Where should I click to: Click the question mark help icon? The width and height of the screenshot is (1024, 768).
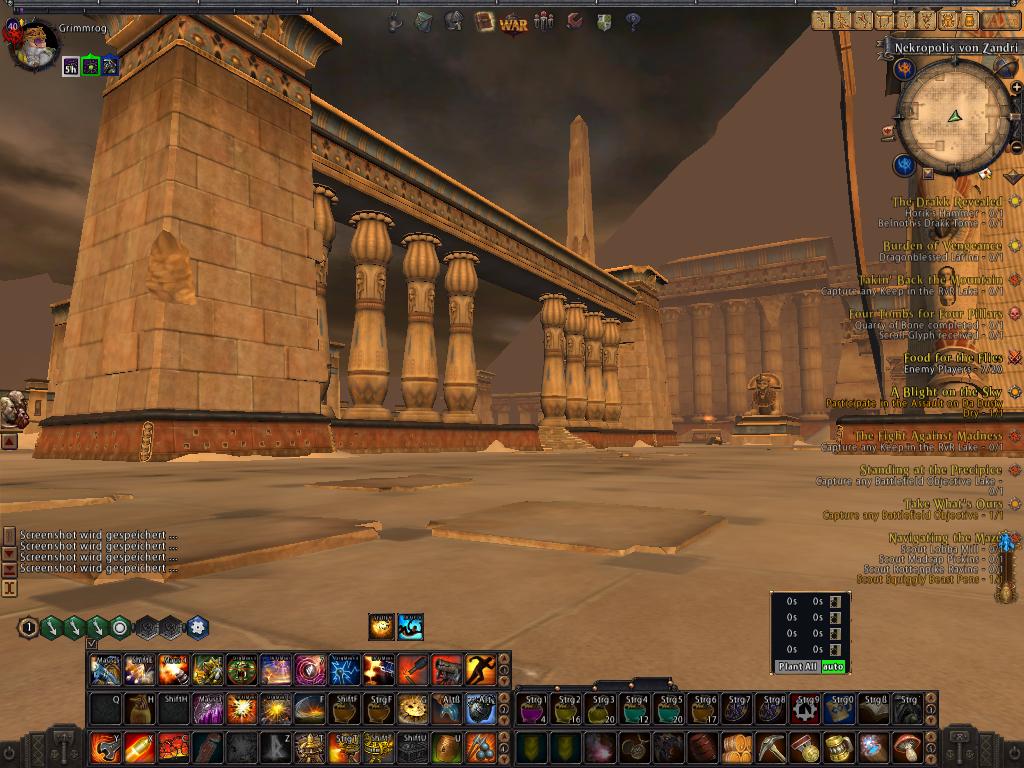pos(633,22)
